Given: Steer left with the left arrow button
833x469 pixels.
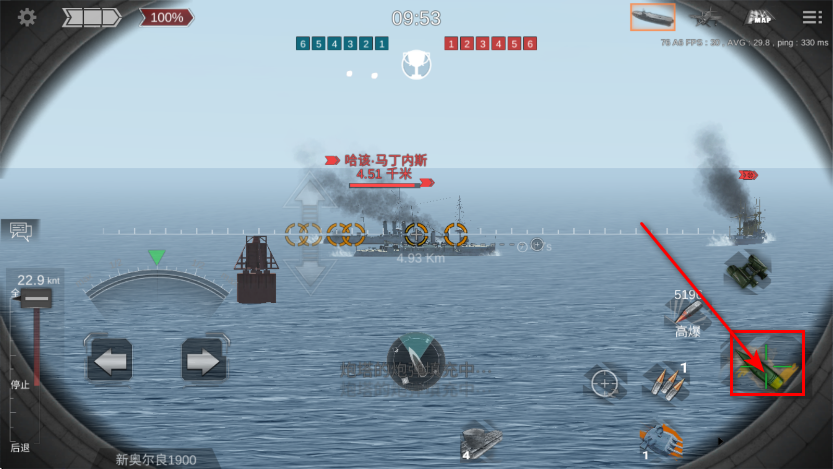Looking at the screenshot, I should coord(109,361).
